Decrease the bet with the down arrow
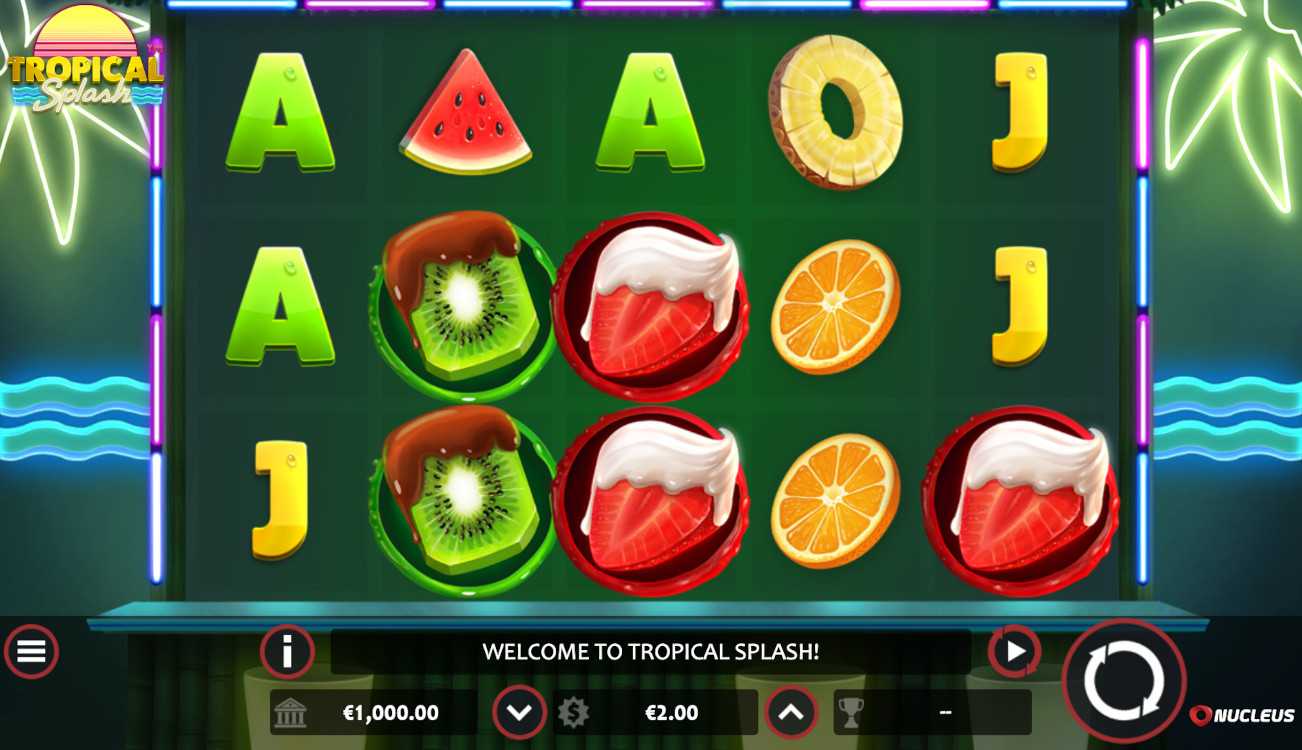Image resolution: width=1302 pixels, height=750 pixels. (x=519, y=712)
